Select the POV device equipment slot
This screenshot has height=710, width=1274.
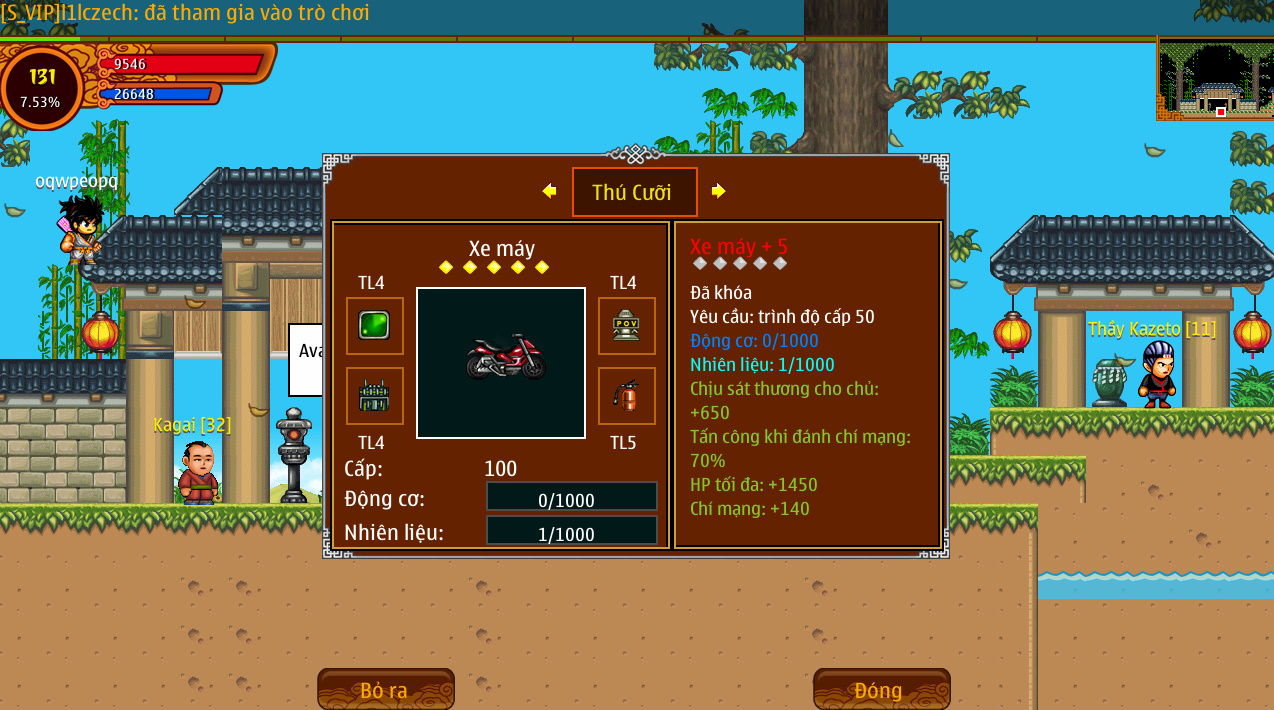(627, 326)
